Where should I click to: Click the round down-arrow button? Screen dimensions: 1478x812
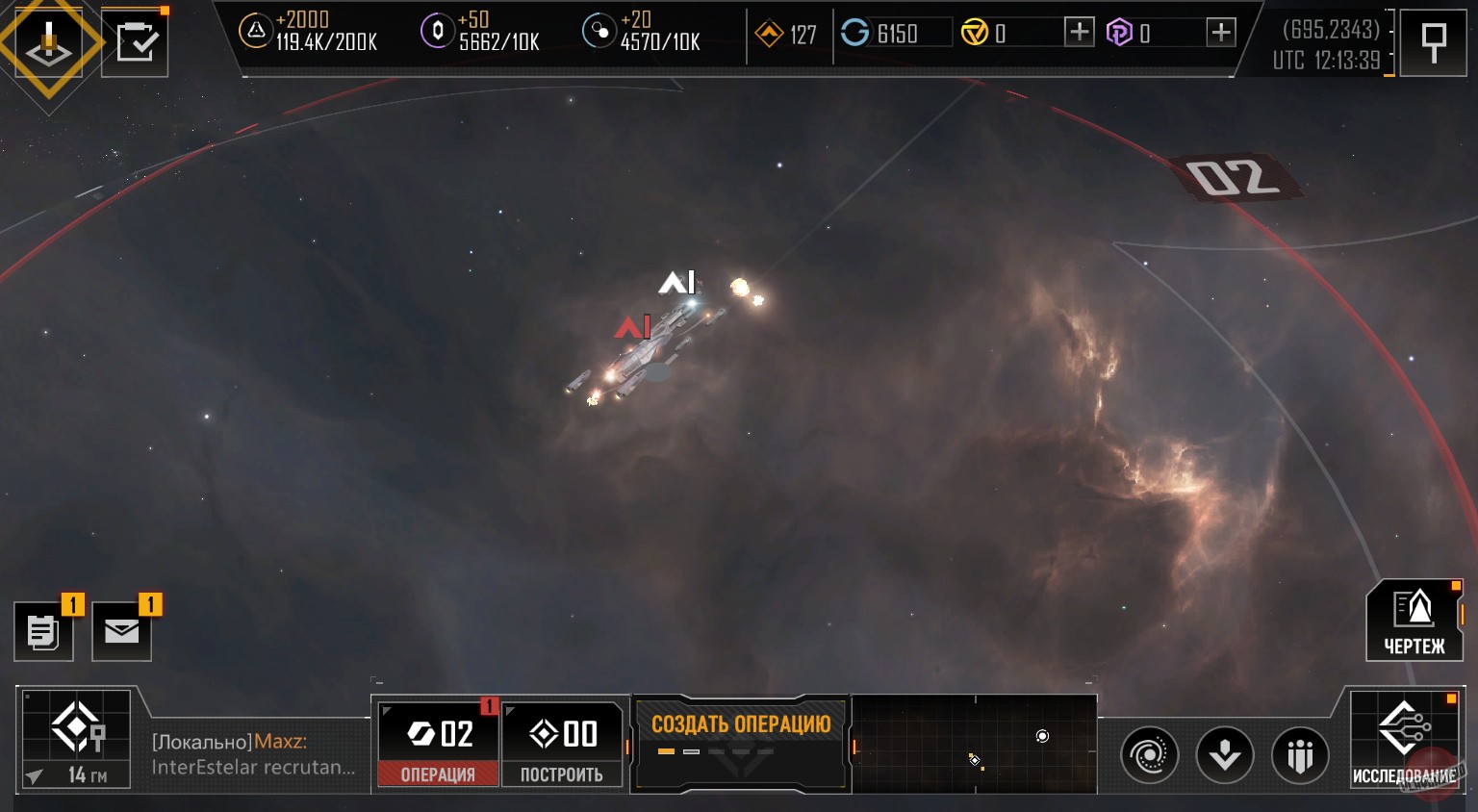(1224, 755)
